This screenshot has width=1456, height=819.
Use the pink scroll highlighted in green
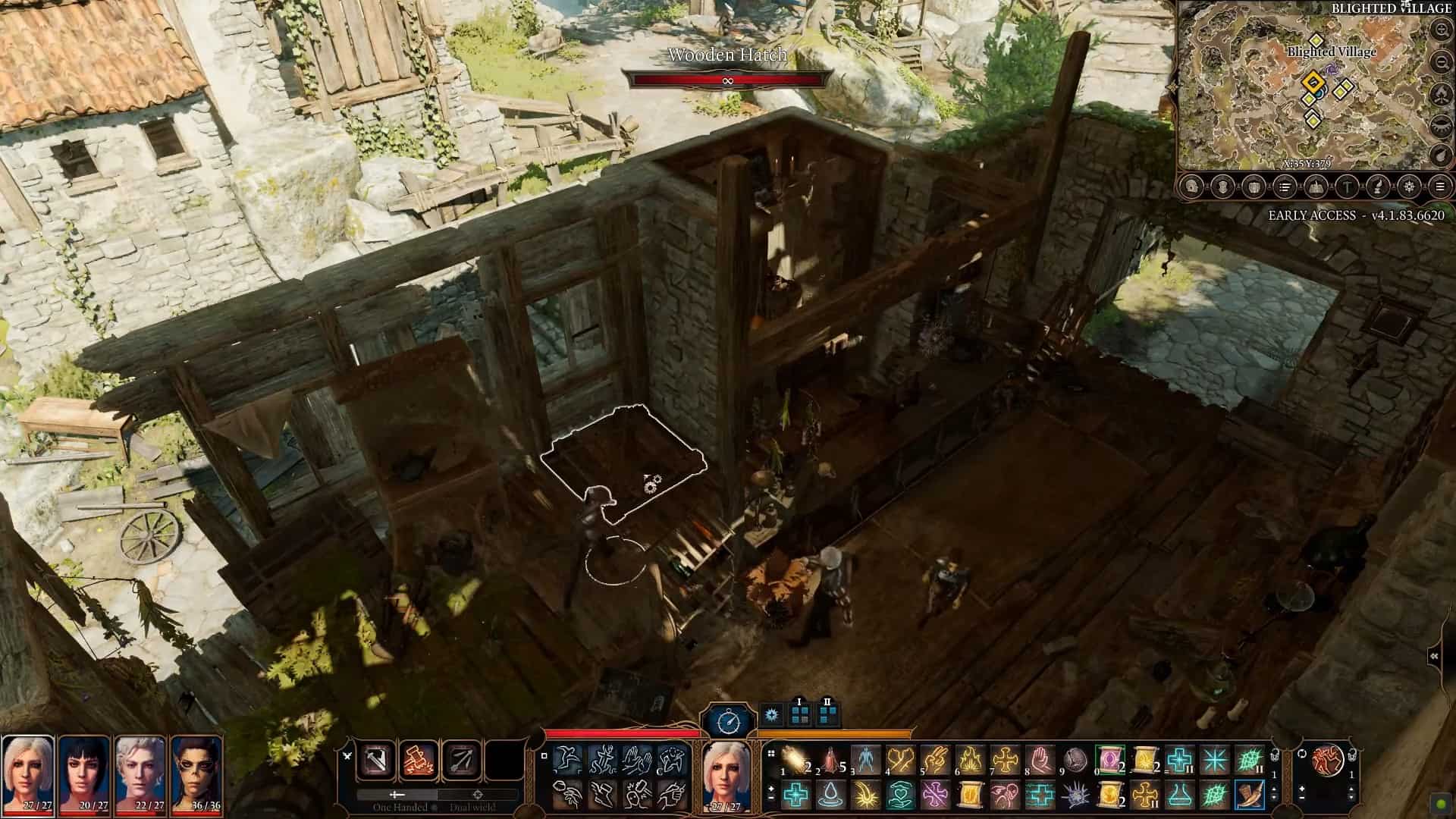(1109, 759)
